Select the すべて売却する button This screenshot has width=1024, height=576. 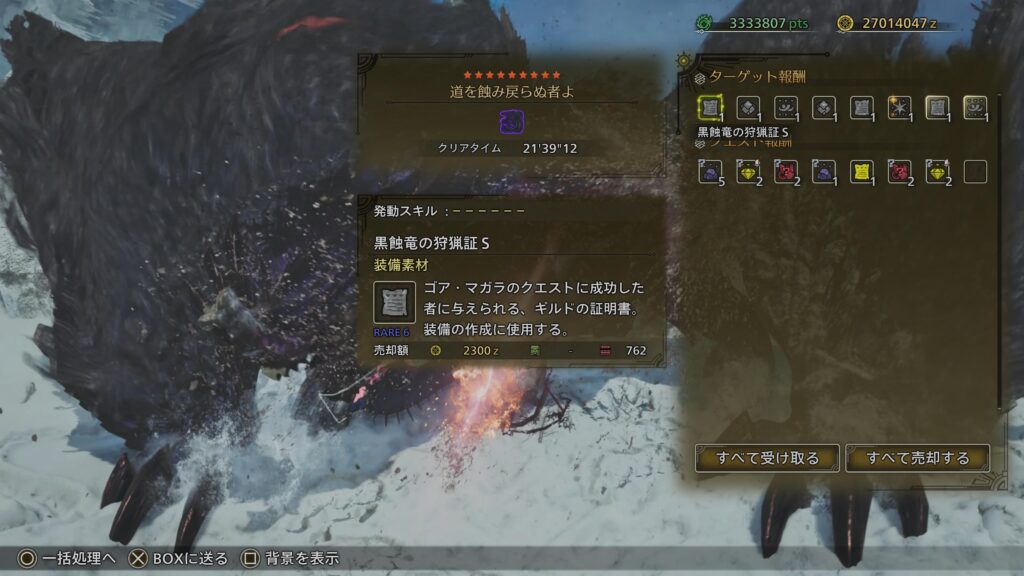(918, 458)
